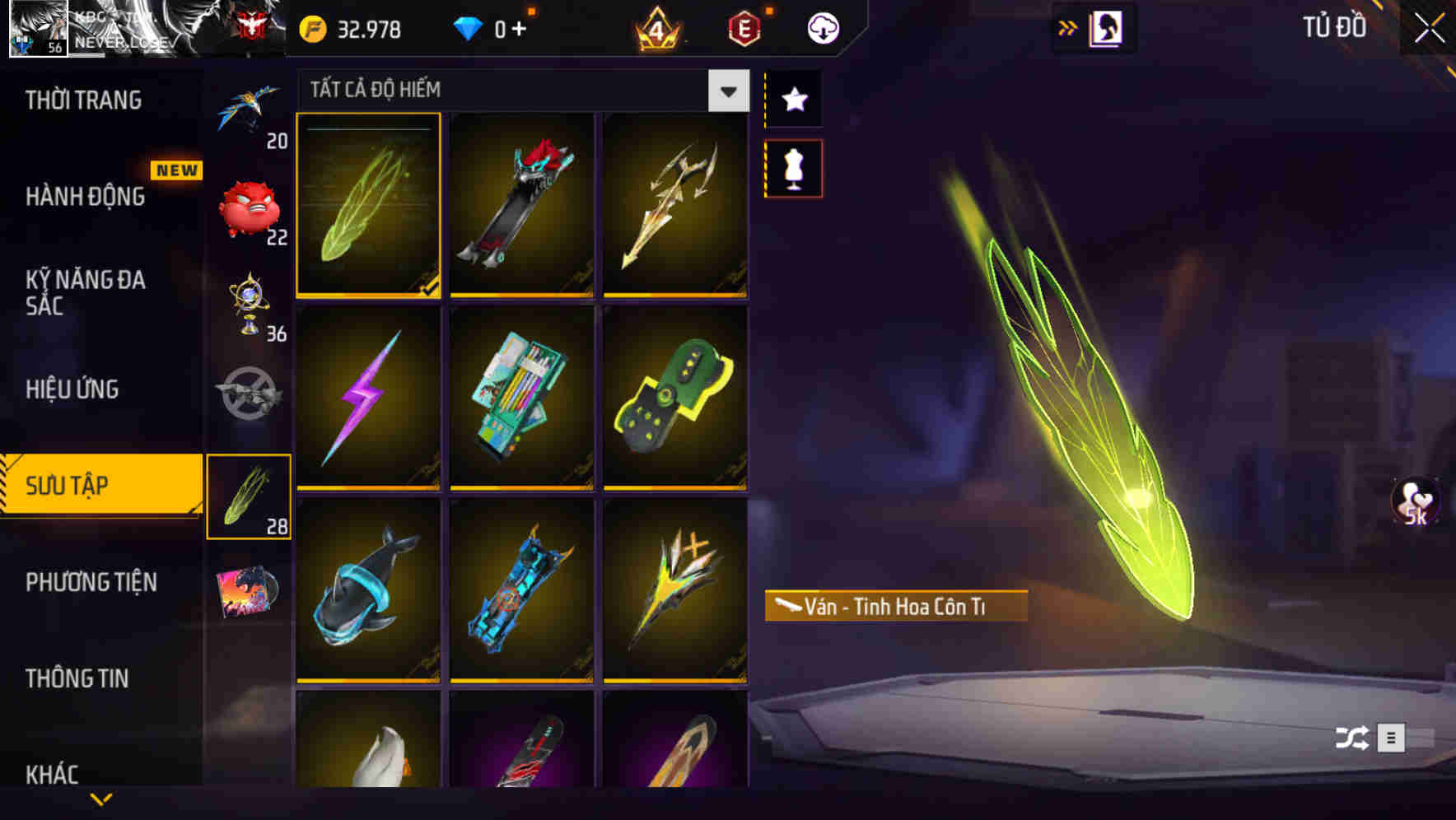The image size is (1456, 820).
Task: Toggle the favorites star filter
Action: (x=793, y=100)
